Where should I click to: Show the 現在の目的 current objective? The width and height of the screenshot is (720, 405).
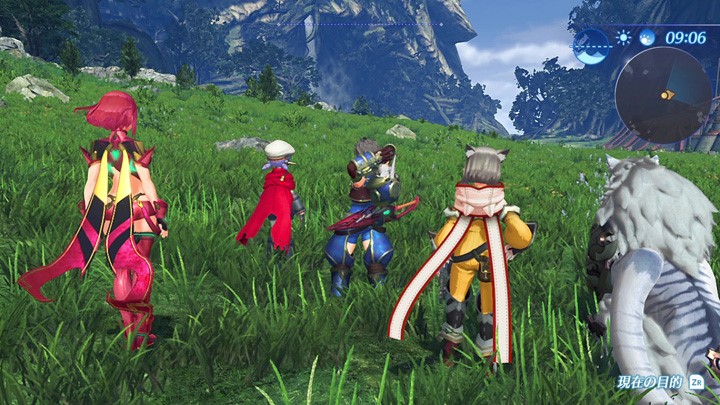(x=662, y=382)
